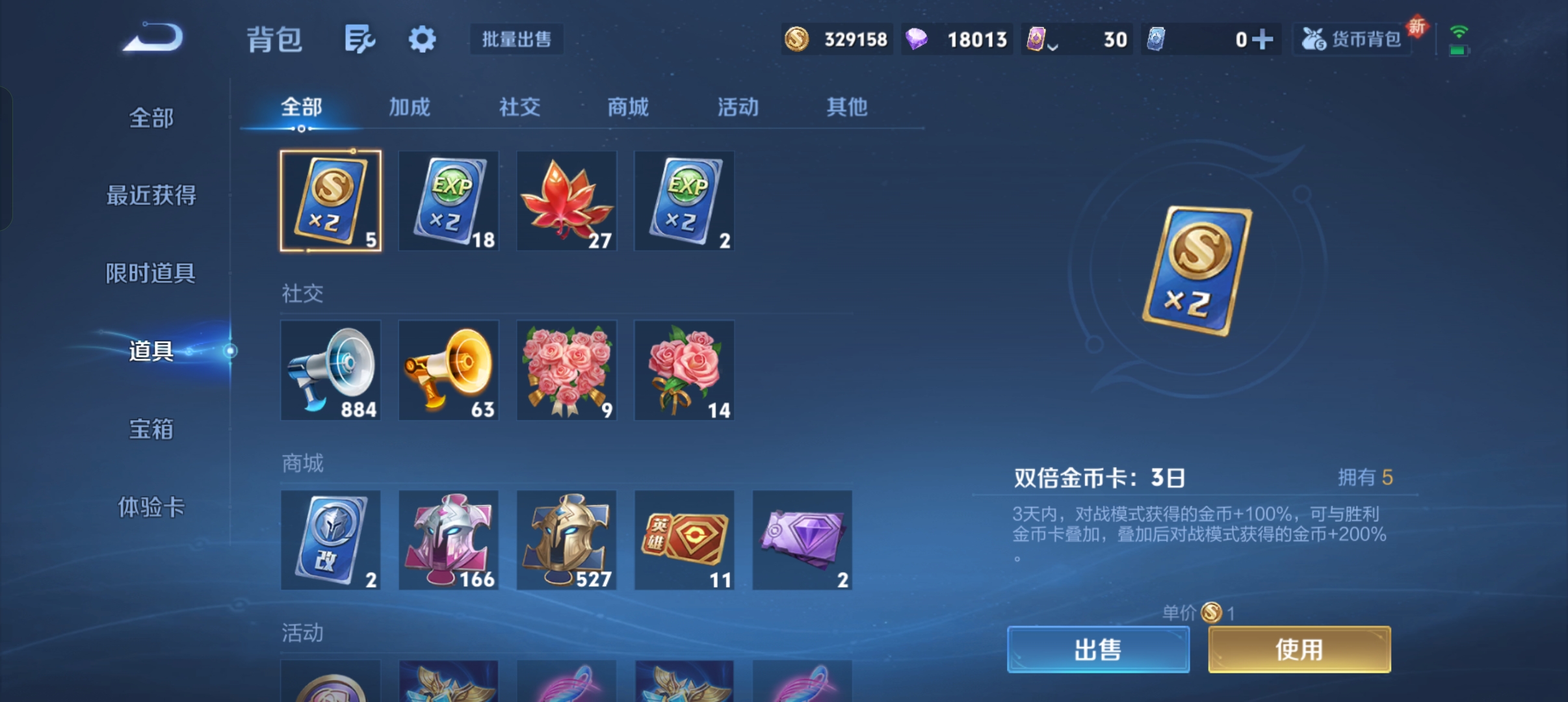The width and height of the screenshot is (1568, 702).
Task: Open the 货币背包 currency bag
Action: [x=1352, y=40]
